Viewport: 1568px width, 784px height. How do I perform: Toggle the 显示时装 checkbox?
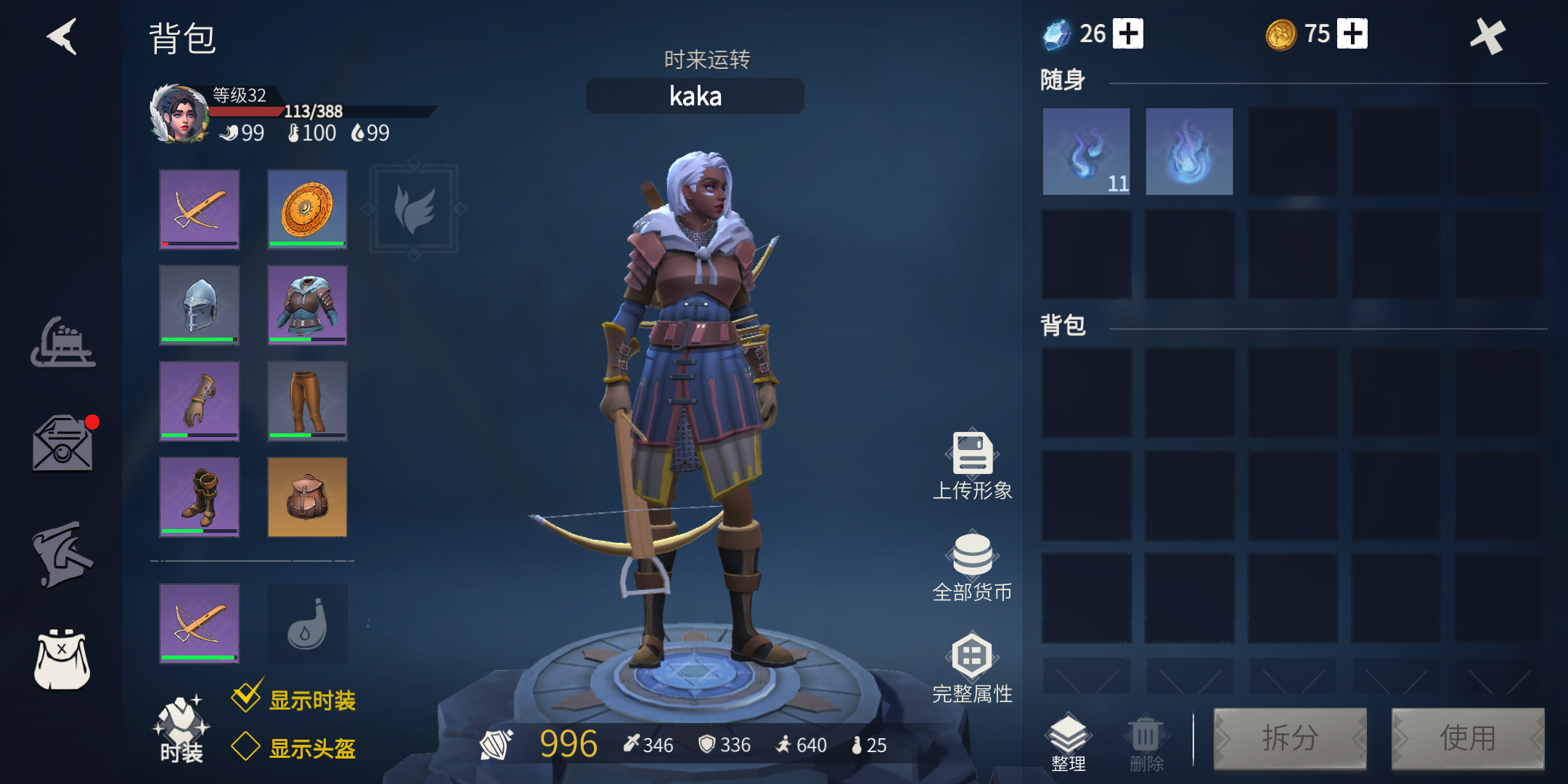(247, 698)
